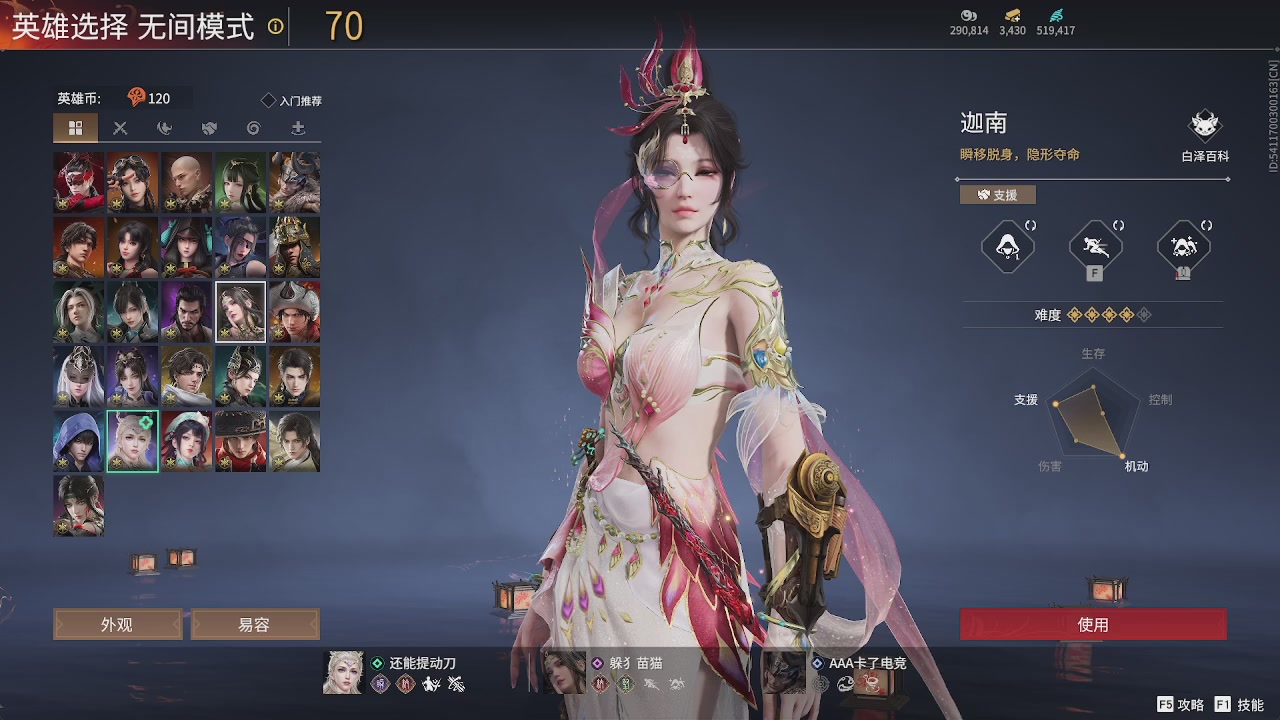This screenshot has width=1280, height=720.
Task: Open the 易容 face customization
Action: 254,624
